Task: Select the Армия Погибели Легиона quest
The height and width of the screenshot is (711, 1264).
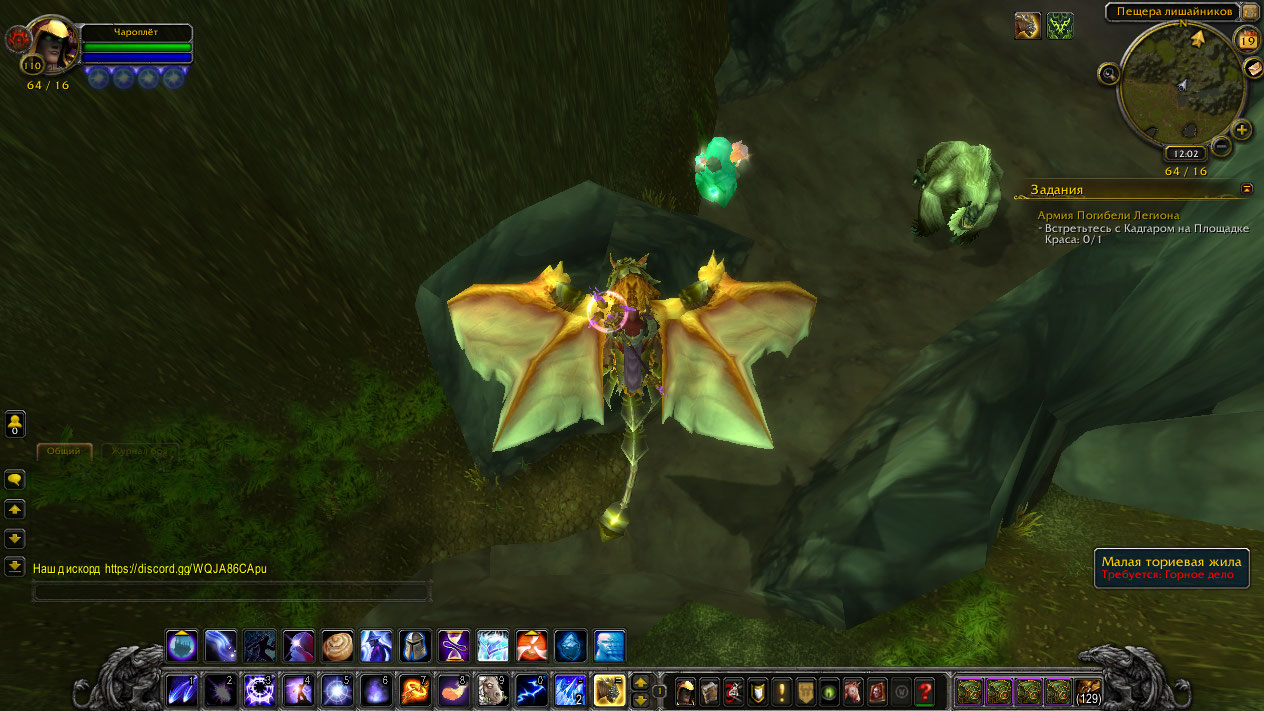Action: [x=1108, y=215]
